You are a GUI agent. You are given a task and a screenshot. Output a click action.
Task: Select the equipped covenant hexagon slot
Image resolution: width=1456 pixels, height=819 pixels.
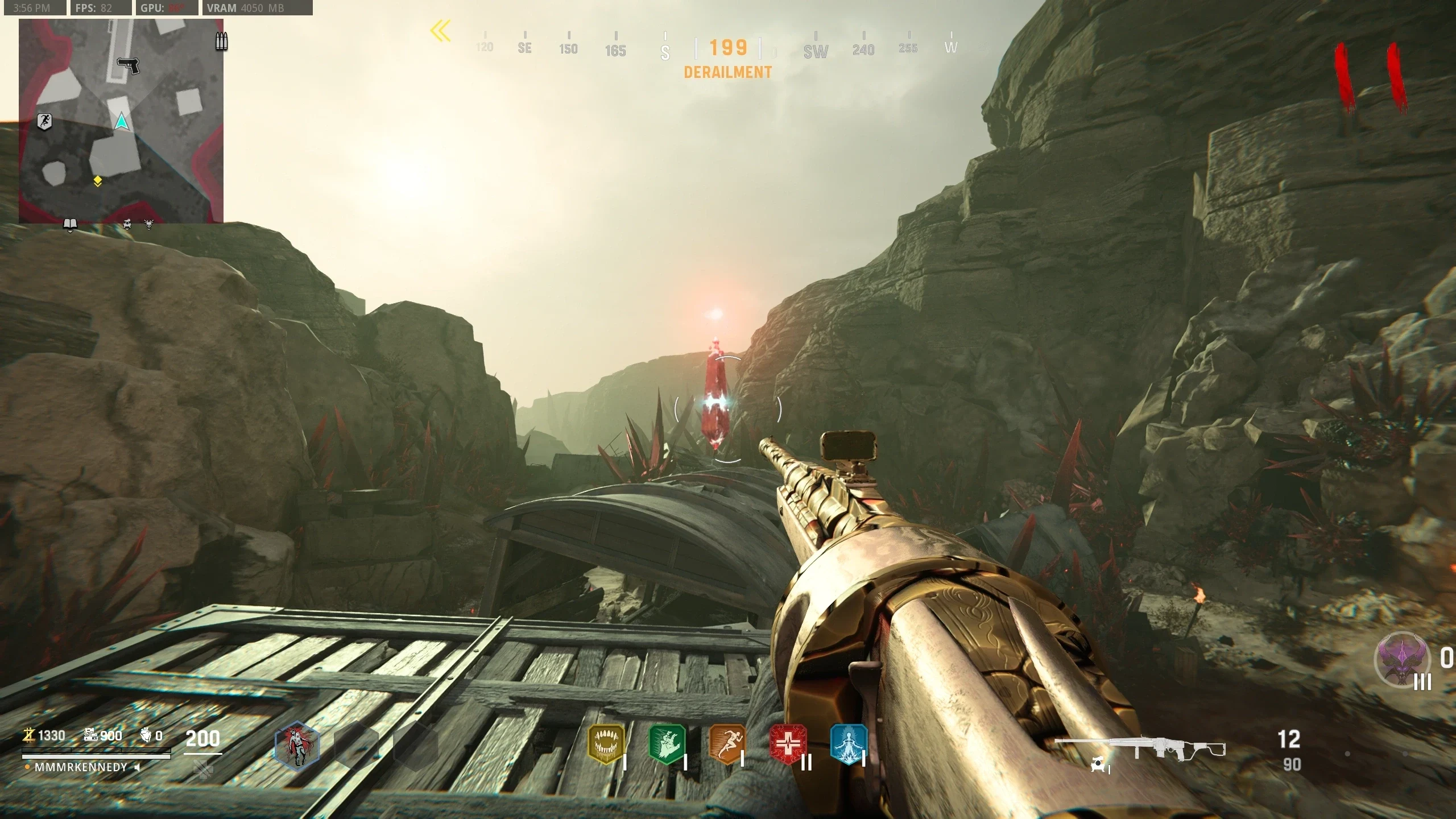click(297, 746)
